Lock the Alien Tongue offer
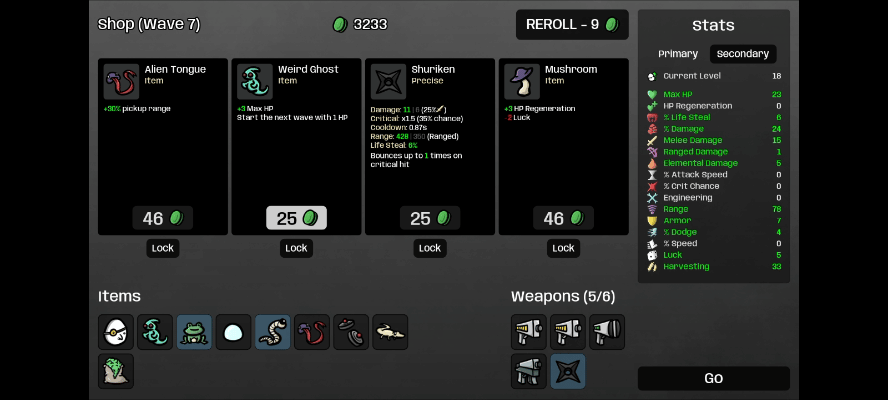This screenshot has height=400, width=888. (x=163, y=248)
